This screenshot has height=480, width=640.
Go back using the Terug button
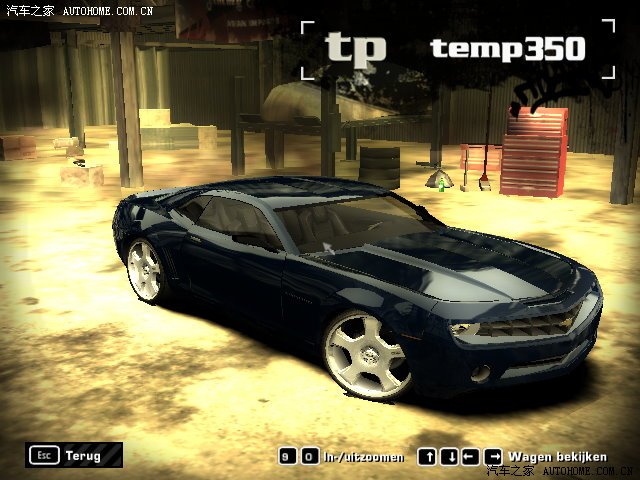(x=75, y=456)
